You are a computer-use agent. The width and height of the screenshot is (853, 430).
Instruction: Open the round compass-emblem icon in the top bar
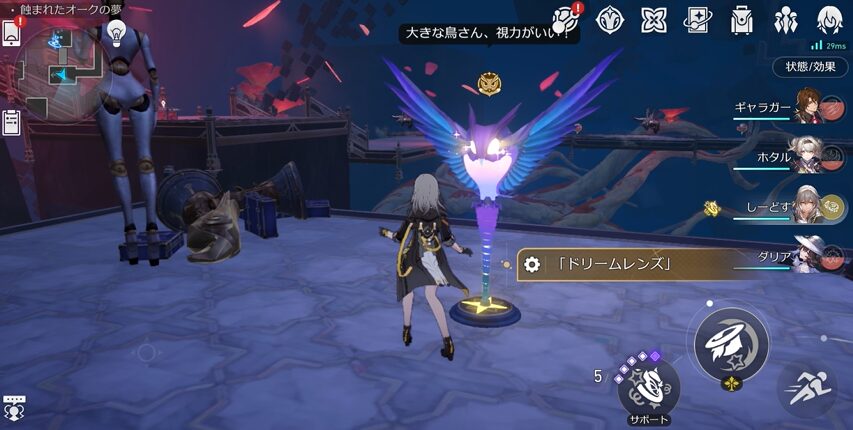pos(610,19)
